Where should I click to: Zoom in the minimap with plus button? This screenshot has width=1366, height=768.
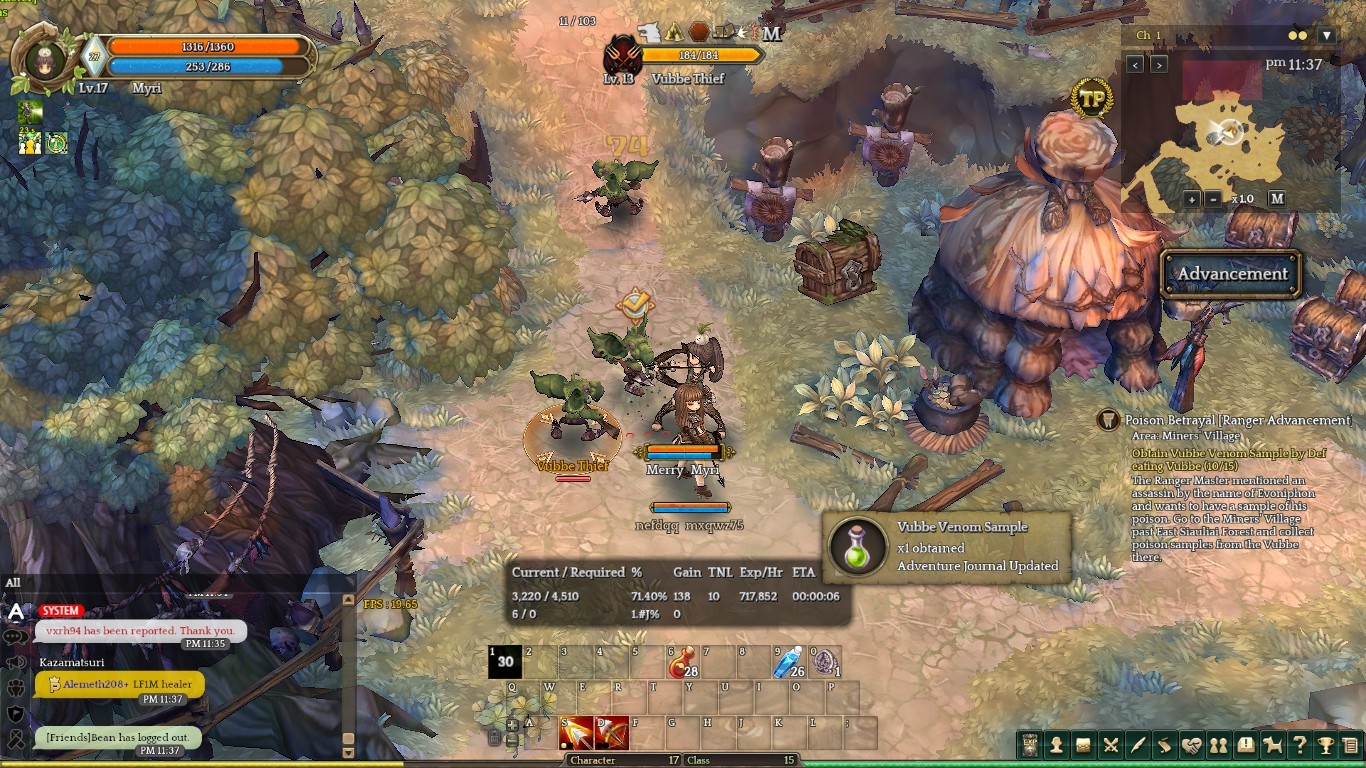pos(1192,199)
